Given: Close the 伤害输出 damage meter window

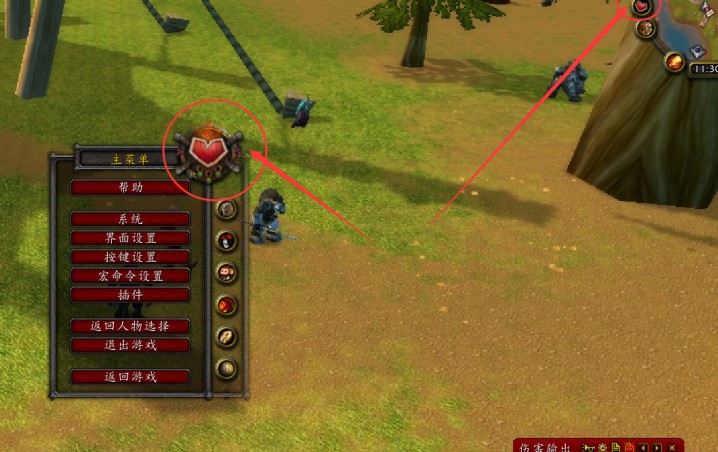Looking at the screenshot, I should pos(672,446).
